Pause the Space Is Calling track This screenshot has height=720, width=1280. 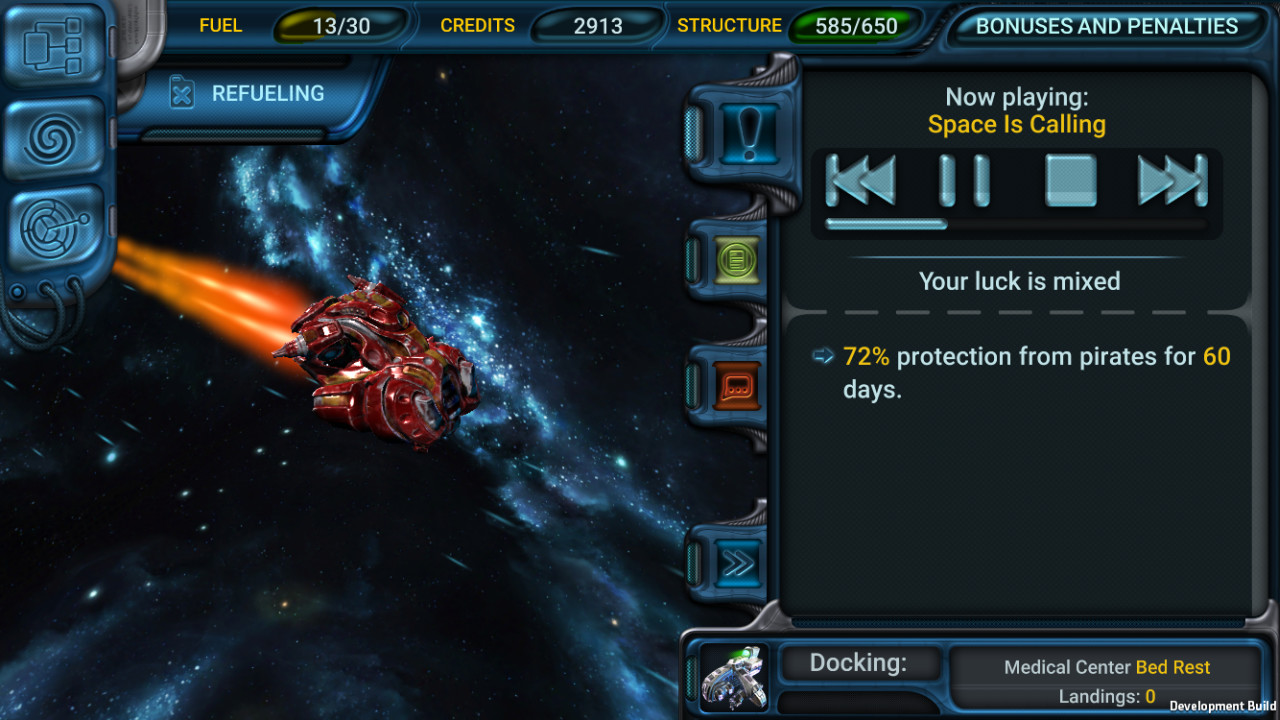point(965,181)
